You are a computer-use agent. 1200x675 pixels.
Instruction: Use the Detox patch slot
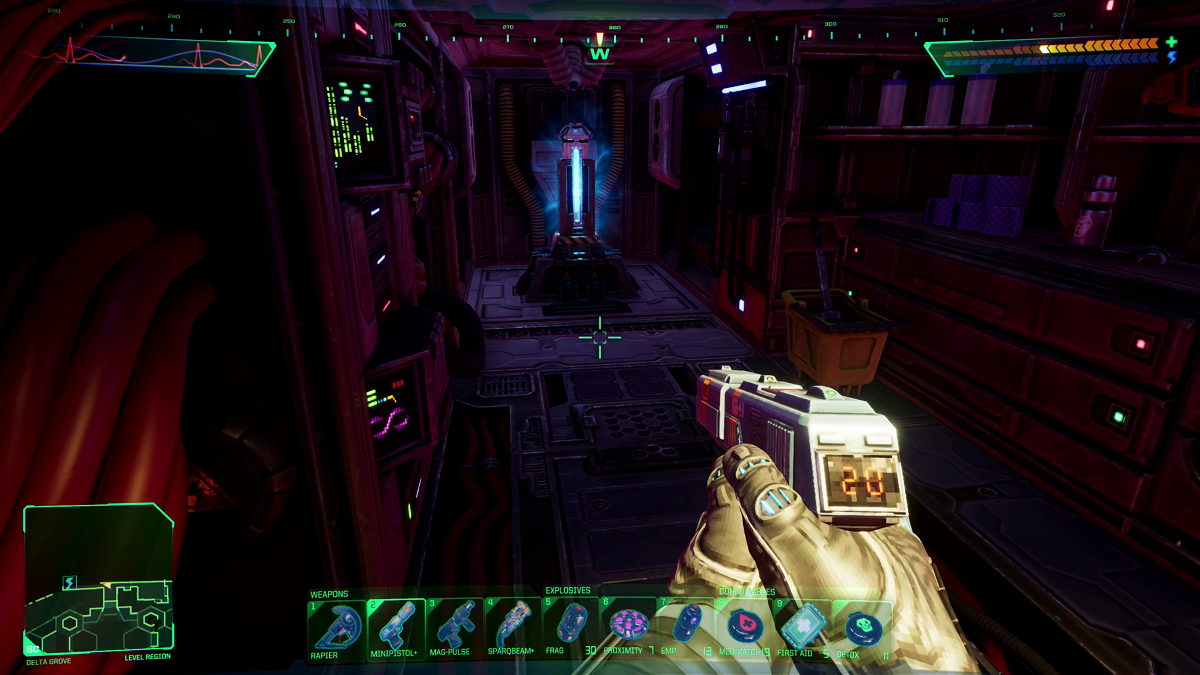click(x=861, y=627)
